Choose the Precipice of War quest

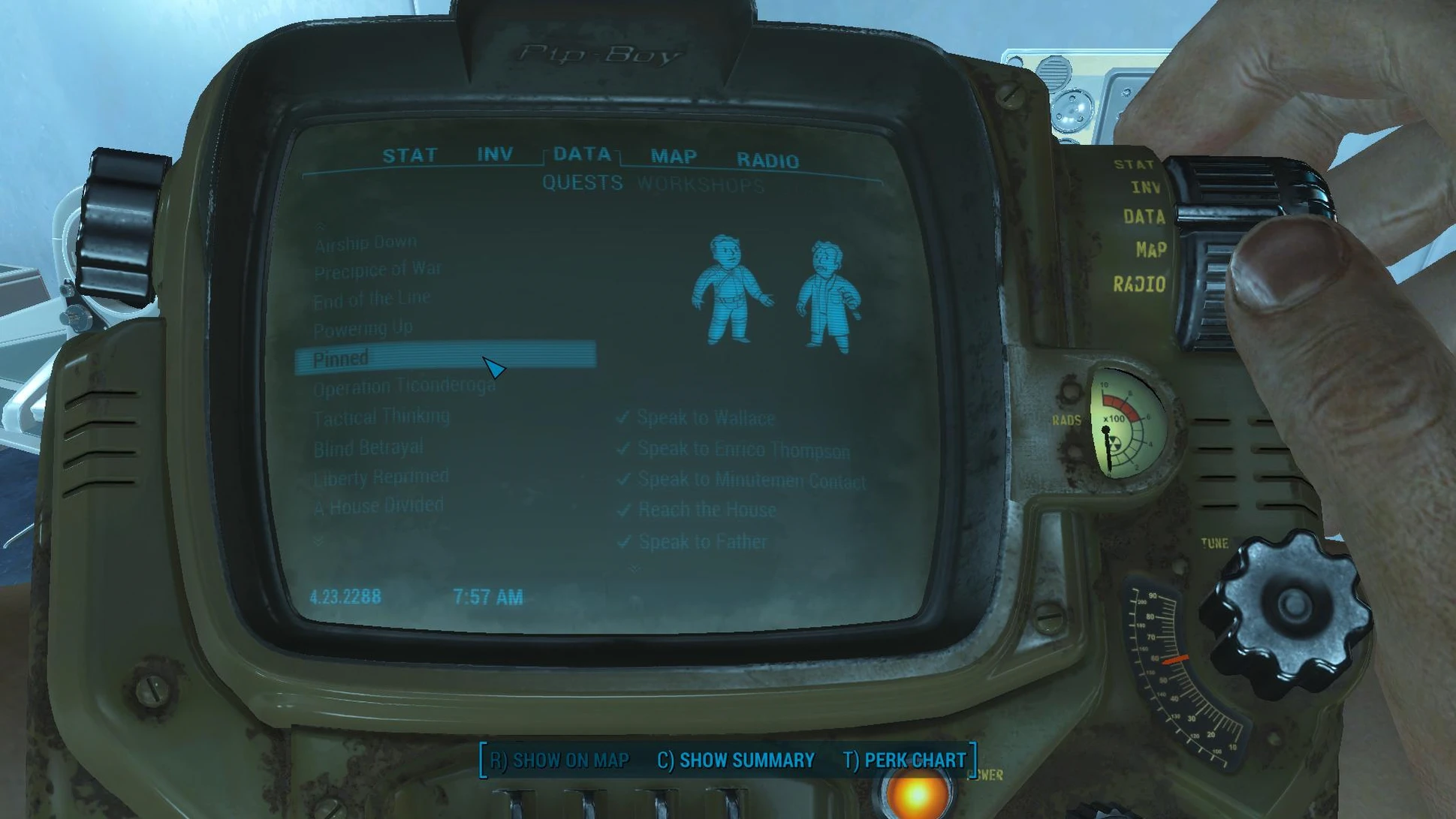click(x=378, y=269)
